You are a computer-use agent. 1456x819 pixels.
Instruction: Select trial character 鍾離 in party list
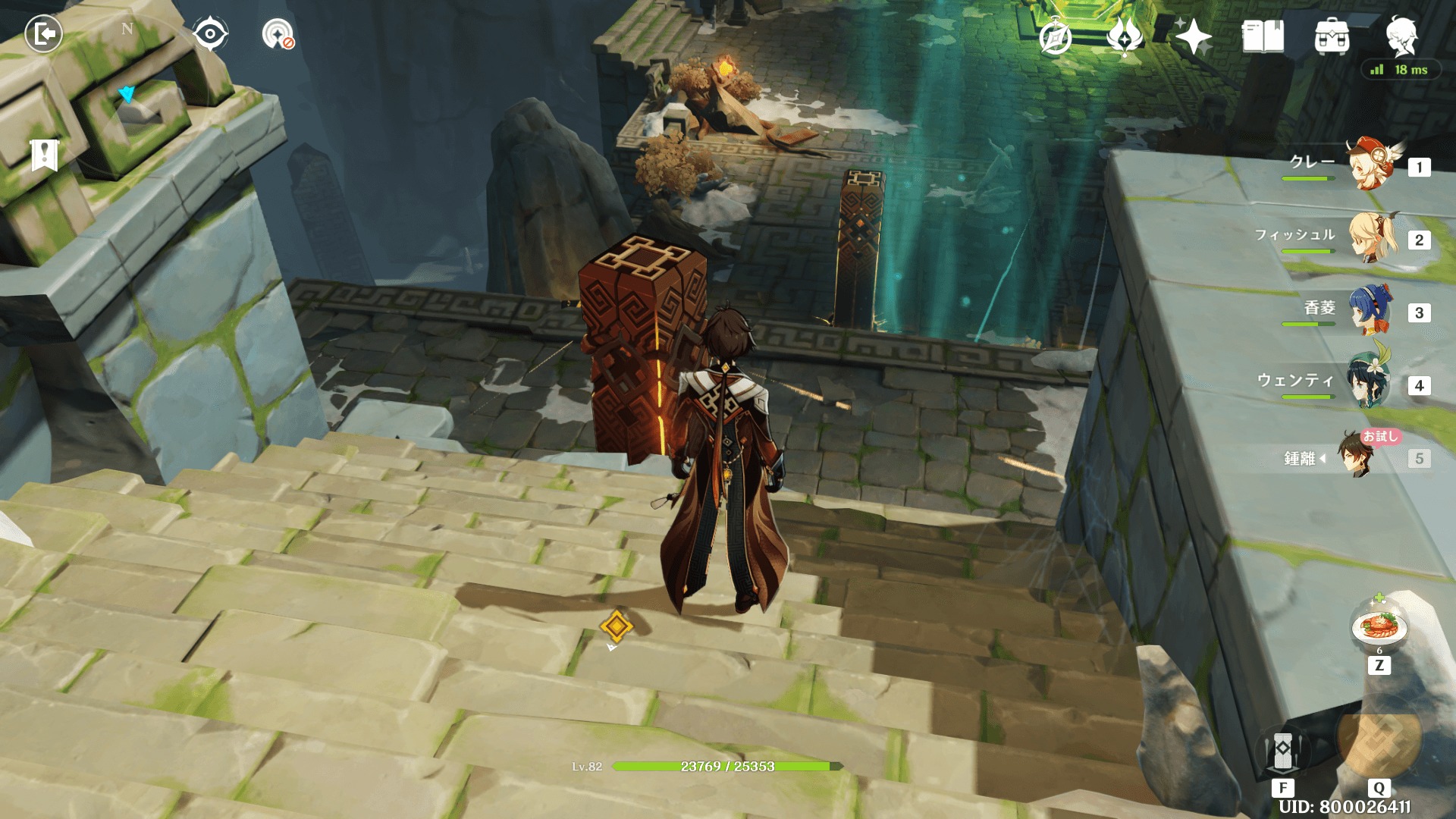[x=1355, y=456]
